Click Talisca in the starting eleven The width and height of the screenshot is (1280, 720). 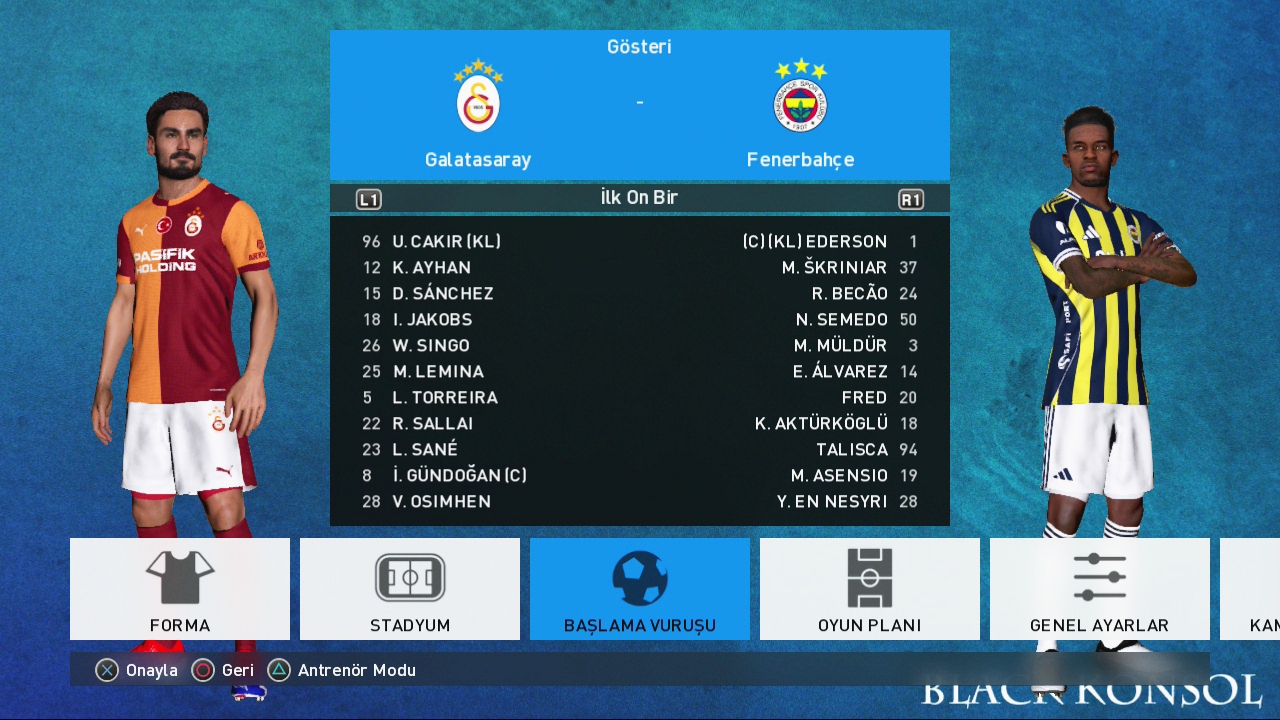click(851, 449)
